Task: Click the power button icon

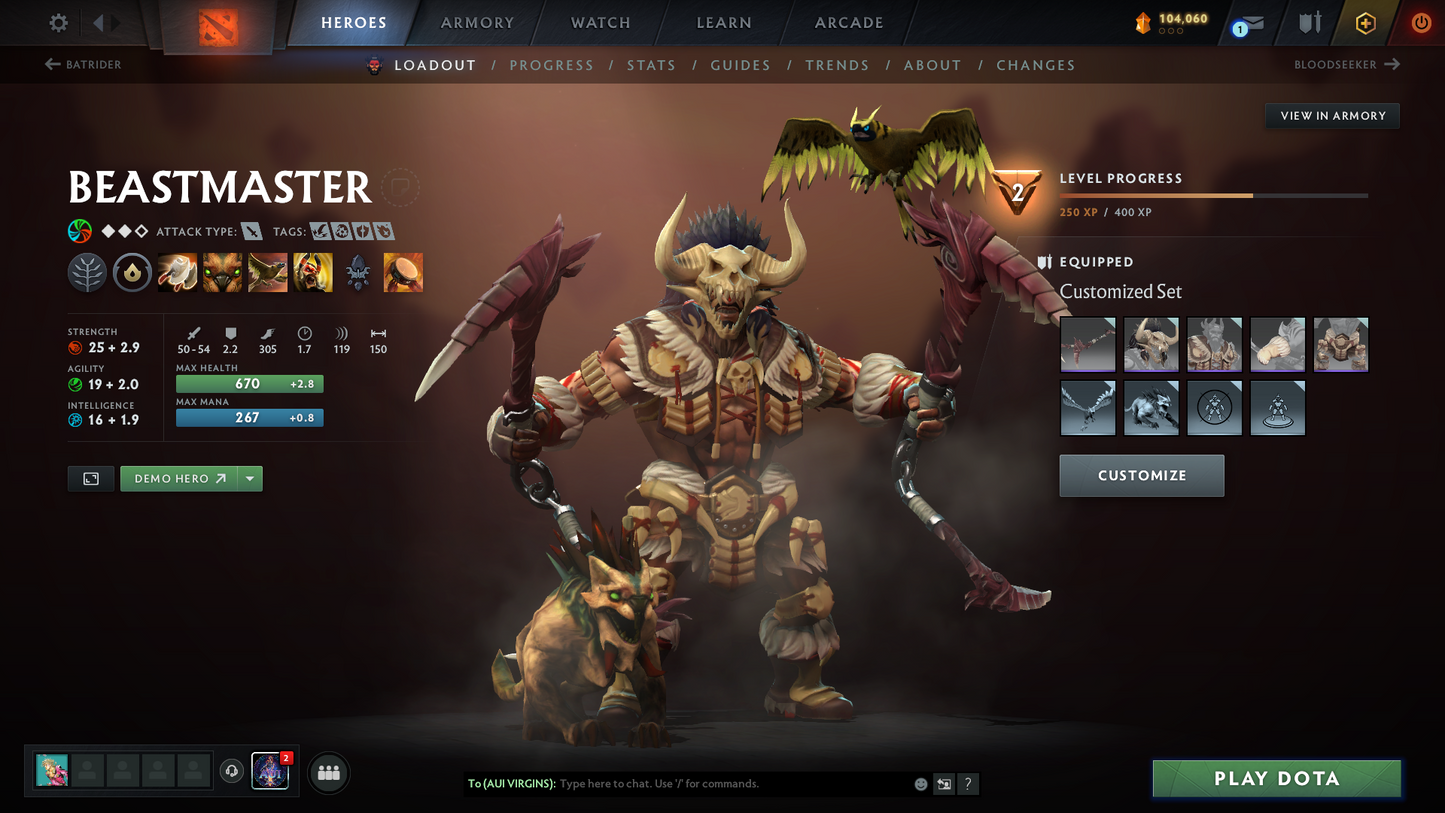Action: [x=1421, y=22]
